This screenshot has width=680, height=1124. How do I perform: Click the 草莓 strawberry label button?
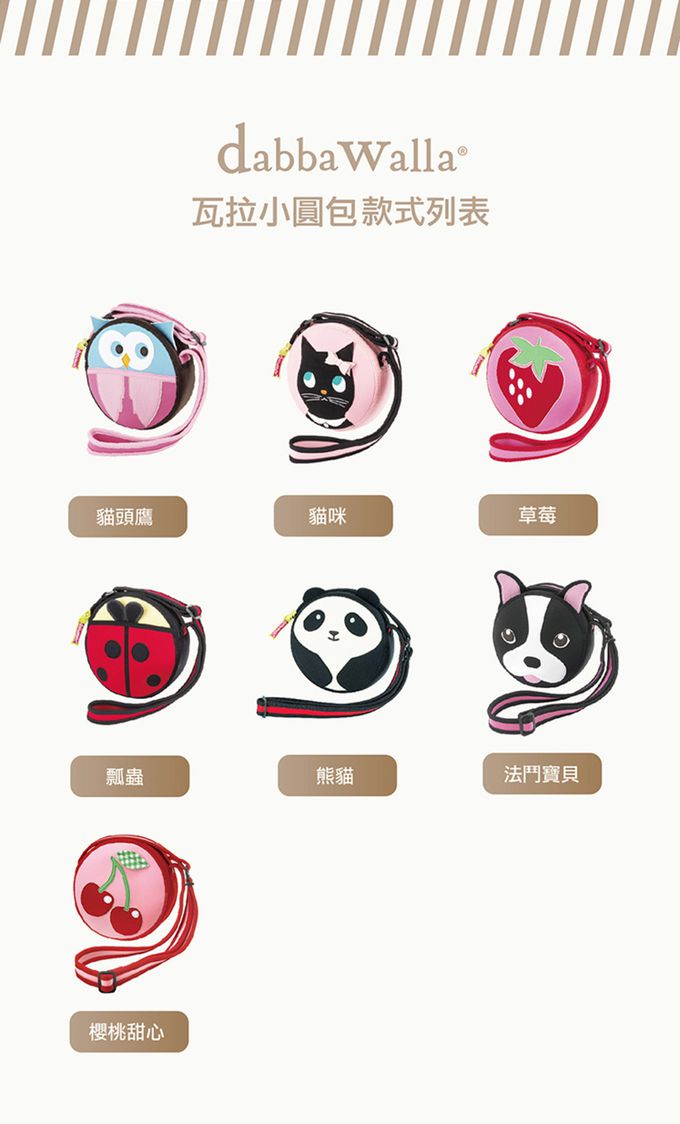pos(538,515)
